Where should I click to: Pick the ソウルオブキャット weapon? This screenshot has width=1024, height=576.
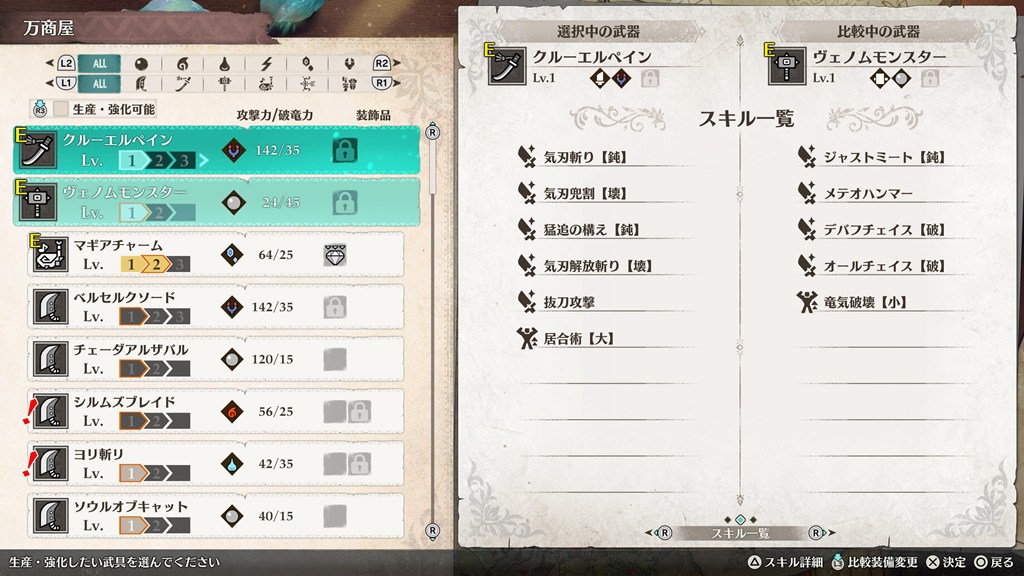(x=216, y=515)
